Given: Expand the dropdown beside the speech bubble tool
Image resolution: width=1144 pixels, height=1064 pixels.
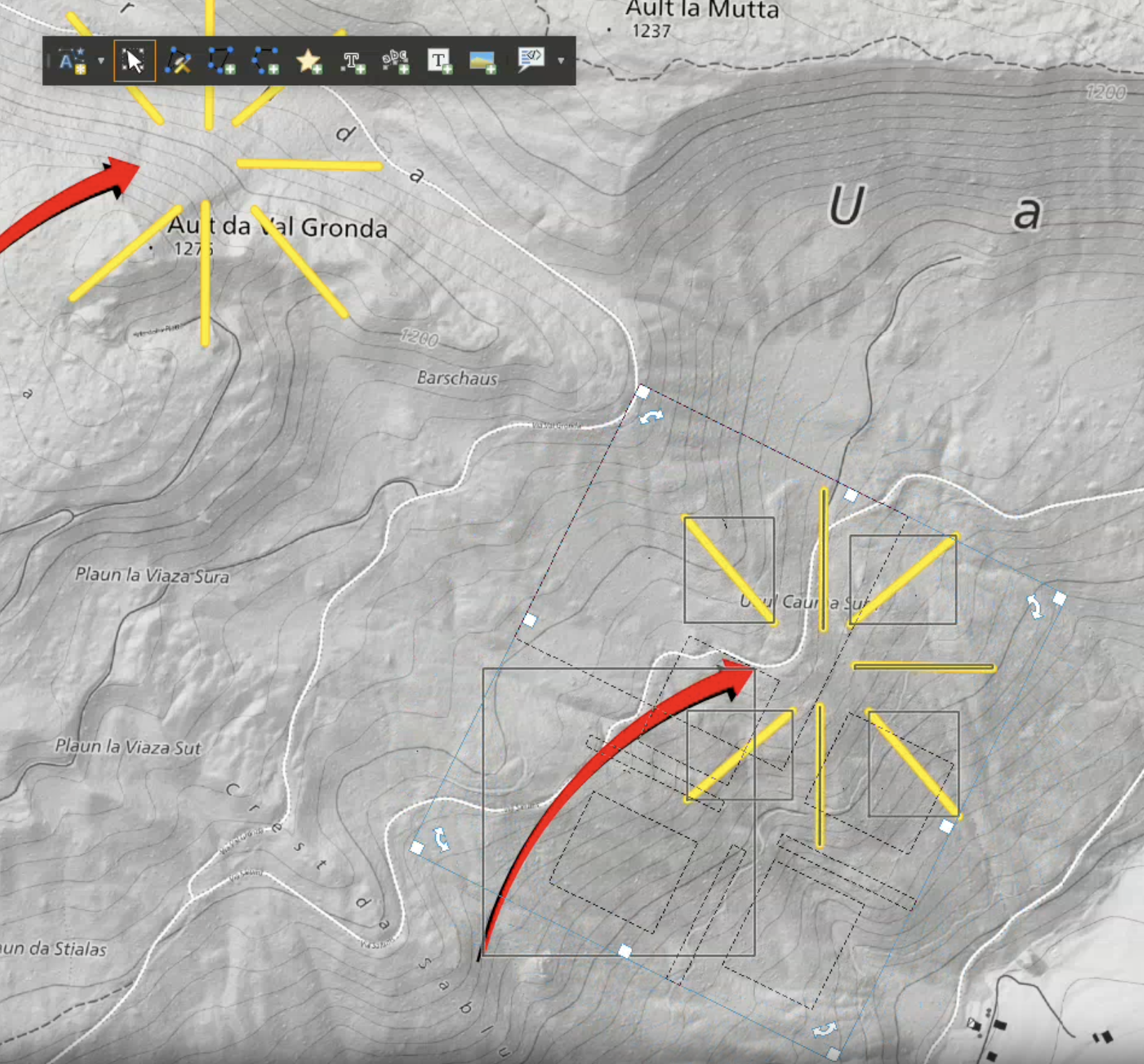Looking at the screenshot, I should coord(561,61).
